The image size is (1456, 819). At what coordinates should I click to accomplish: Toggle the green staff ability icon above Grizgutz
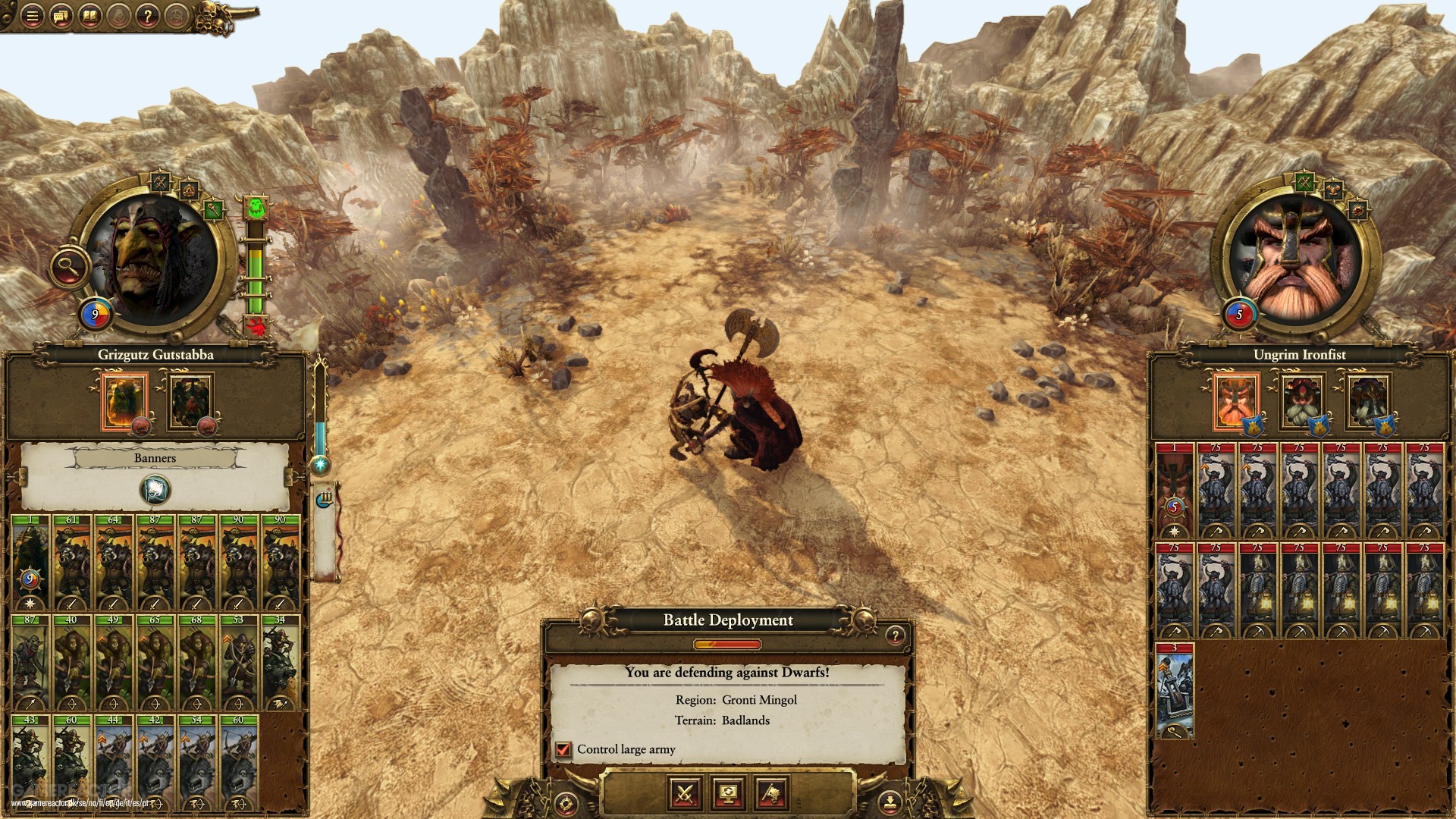coord(215,209)
